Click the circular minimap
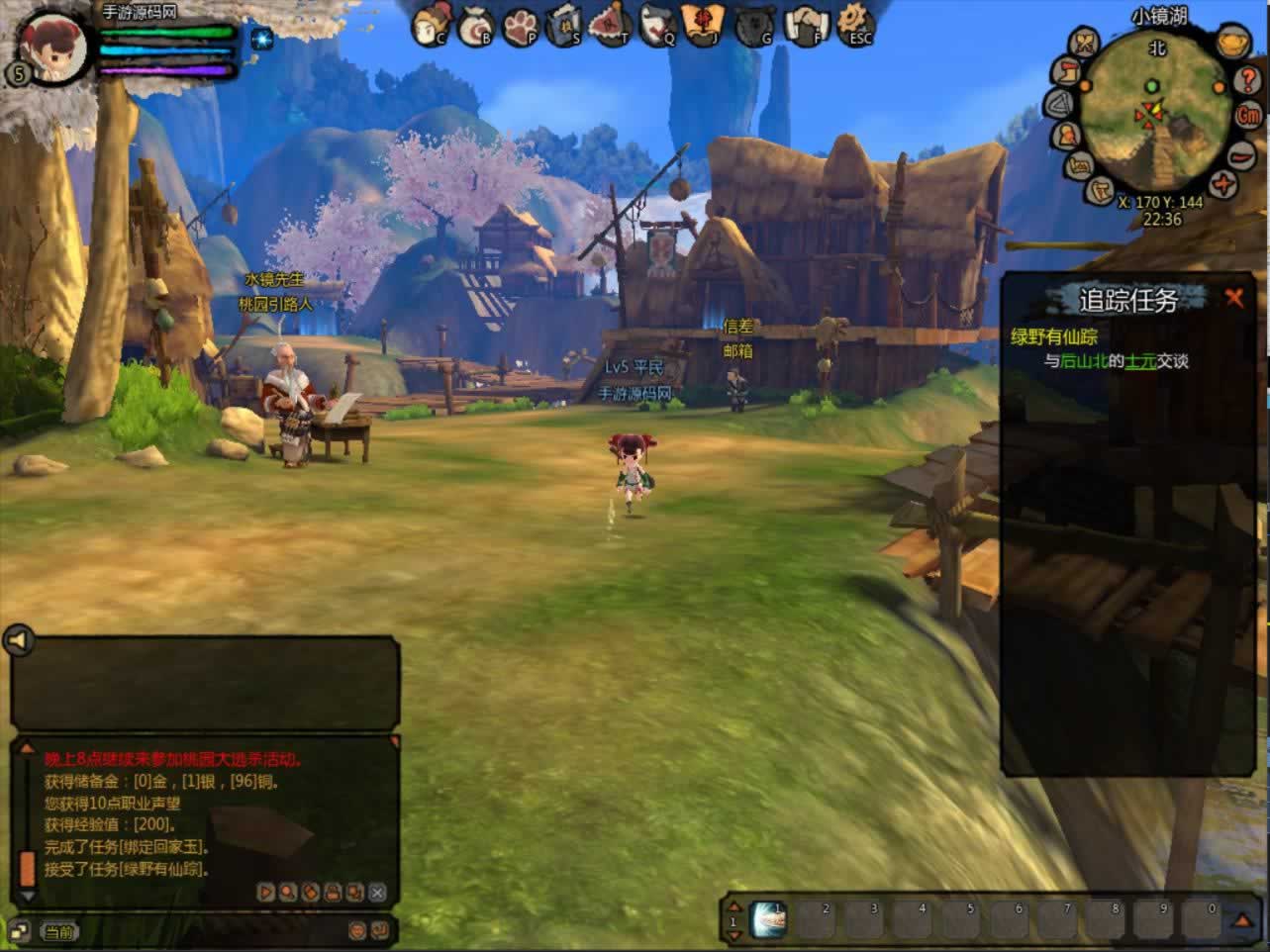 (1154, 124)
